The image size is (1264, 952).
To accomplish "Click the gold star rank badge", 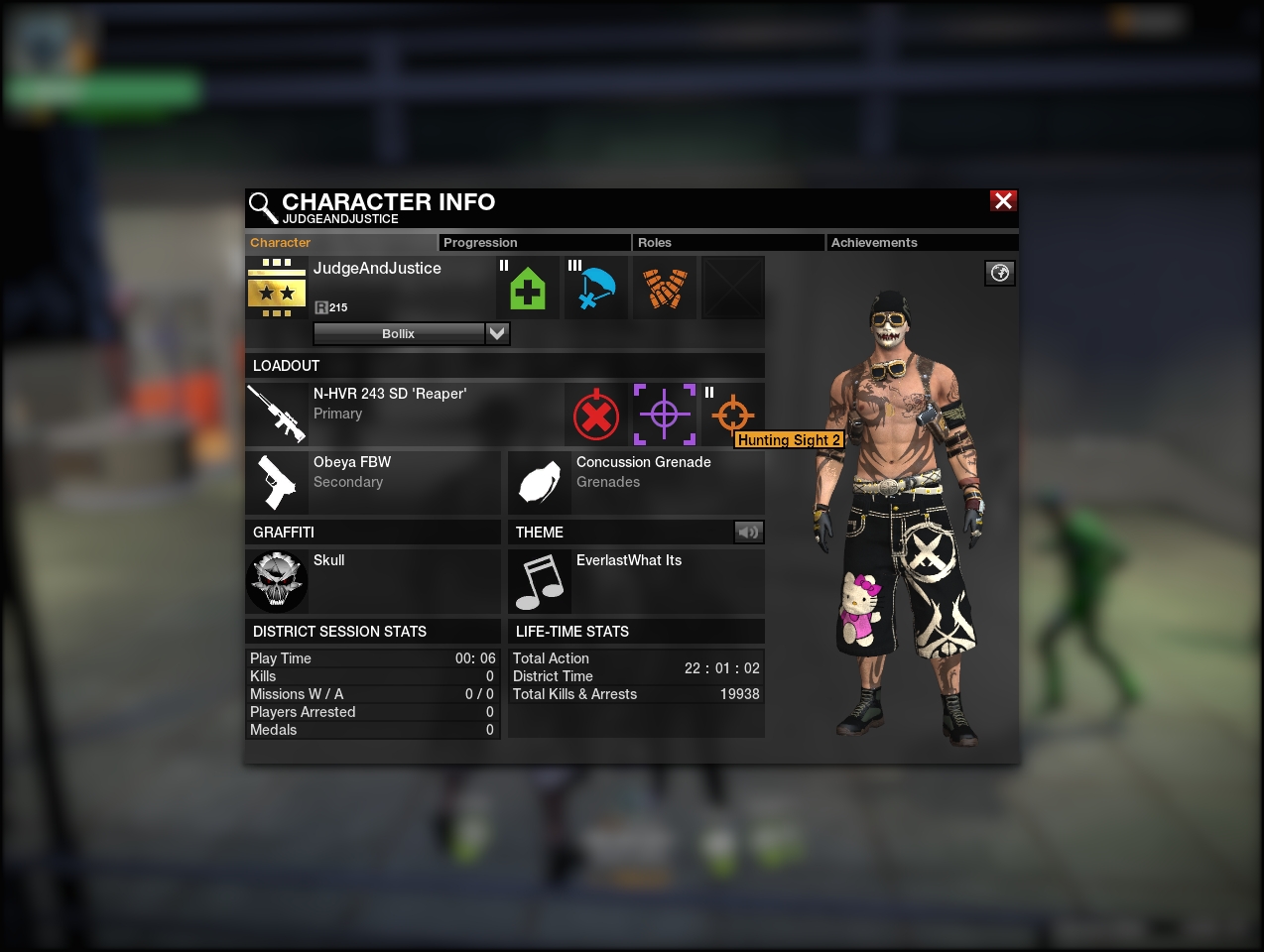I will [277, 289].
